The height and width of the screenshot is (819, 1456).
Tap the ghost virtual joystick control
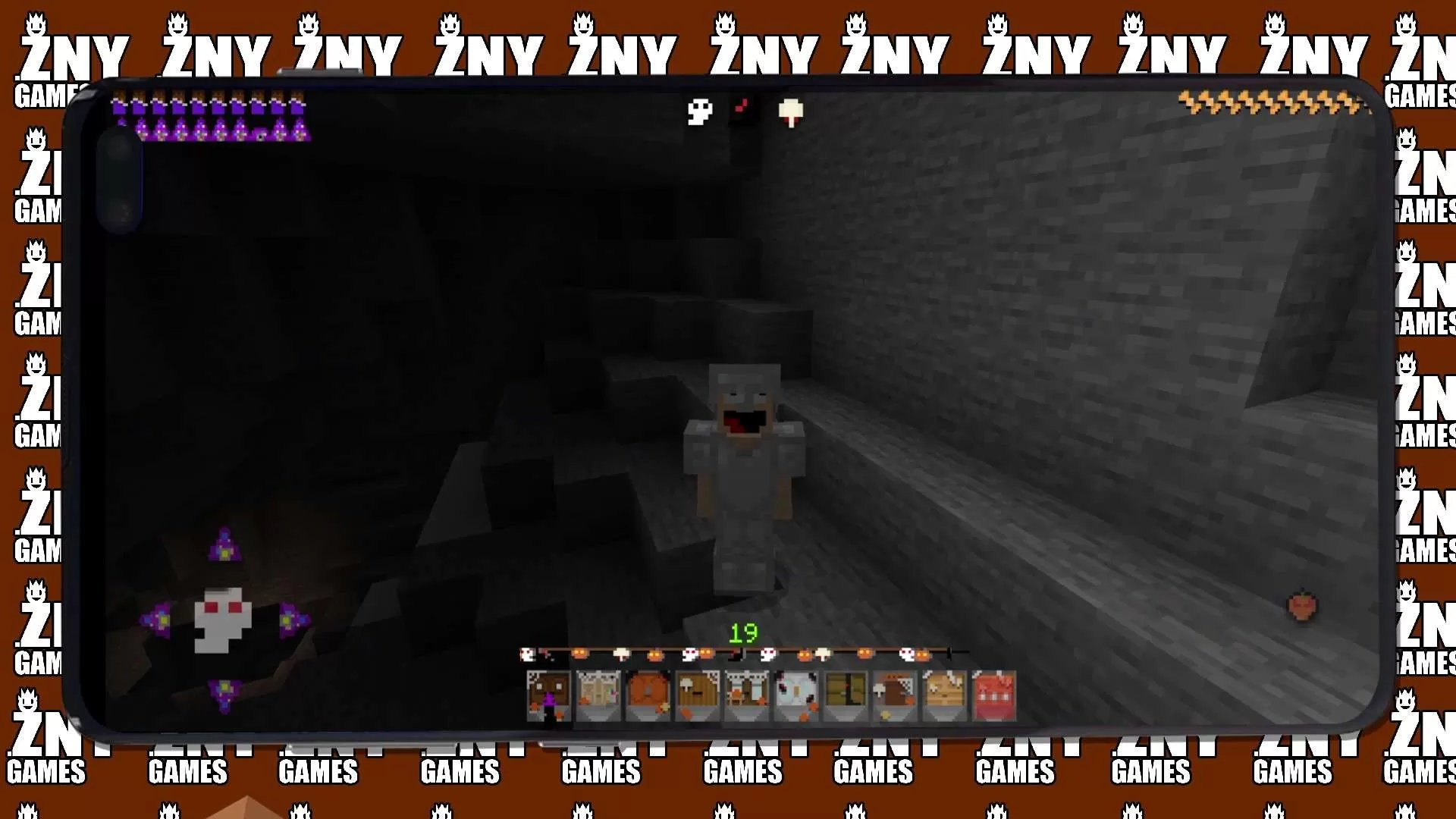[x=224, y=618]
